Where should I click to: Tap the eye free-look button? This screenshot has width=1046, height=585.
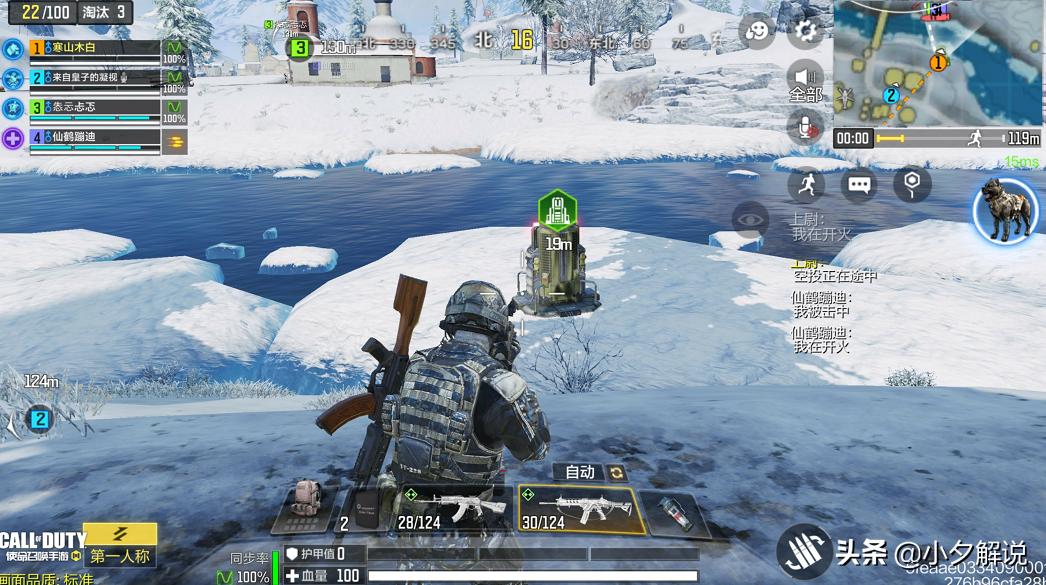[750, 219]
